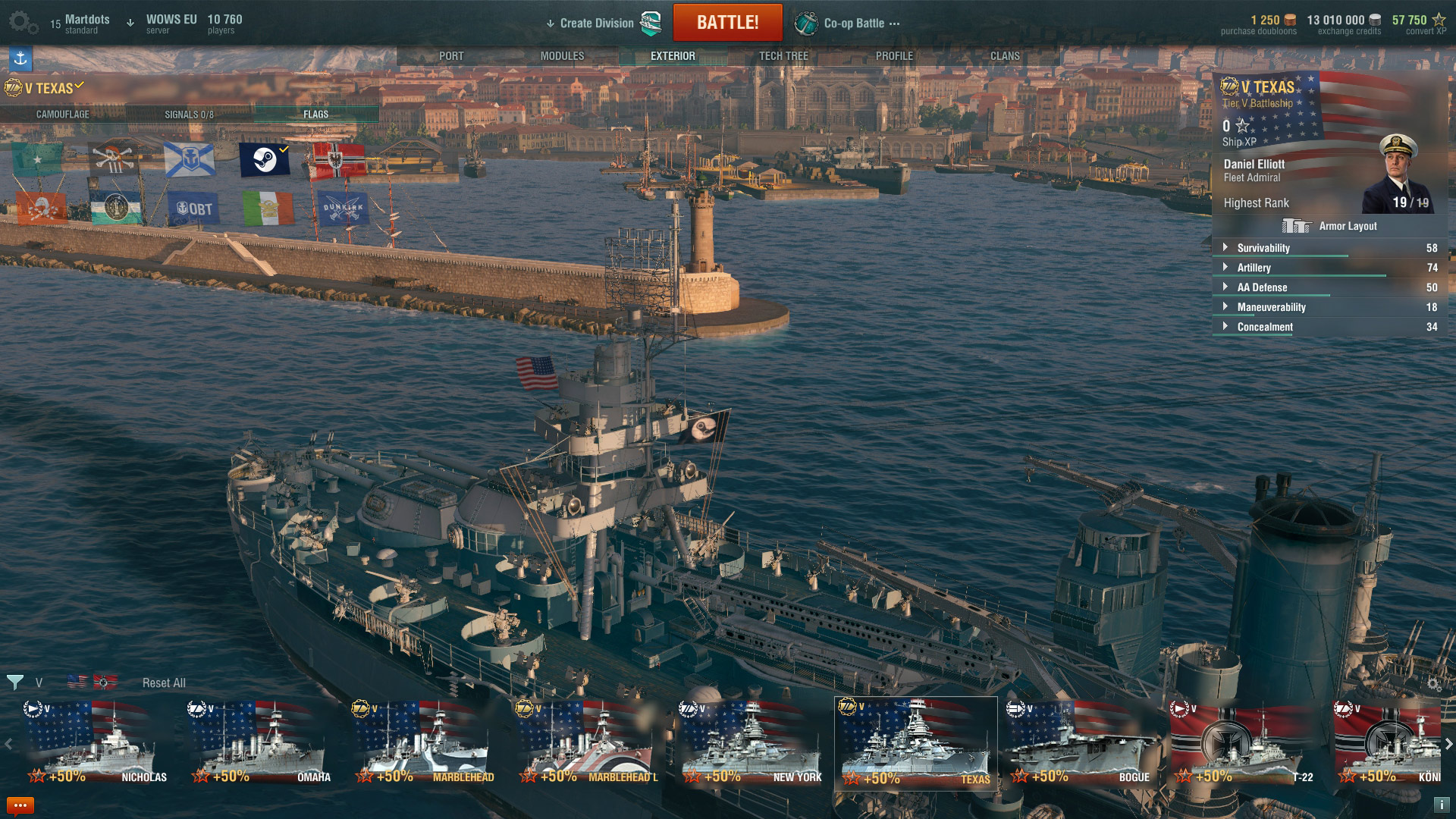The width and height of the screenshot is (1456, 819).
Task: Expand the Survivability stats section
Action: click(1226, 248)
